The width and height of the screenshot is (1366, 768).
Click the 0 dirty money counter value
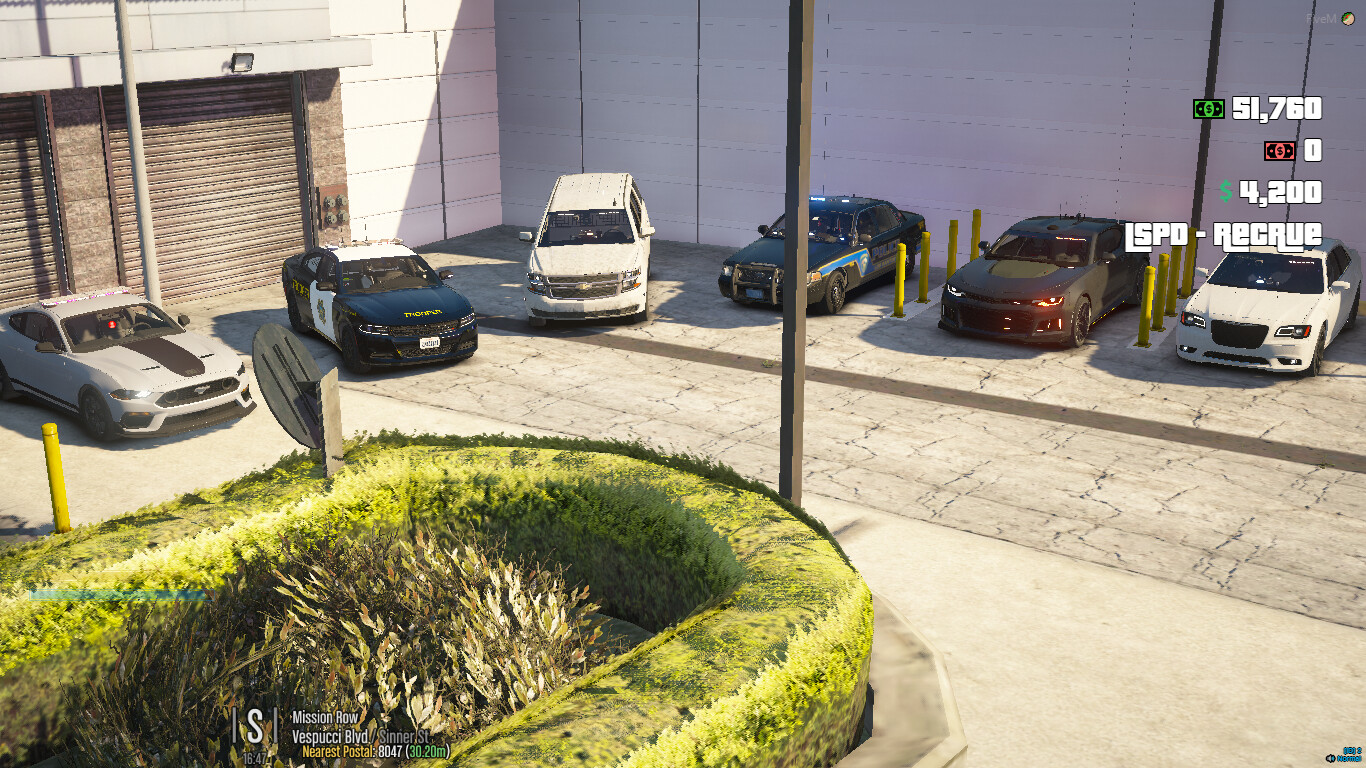point(1315,150)
